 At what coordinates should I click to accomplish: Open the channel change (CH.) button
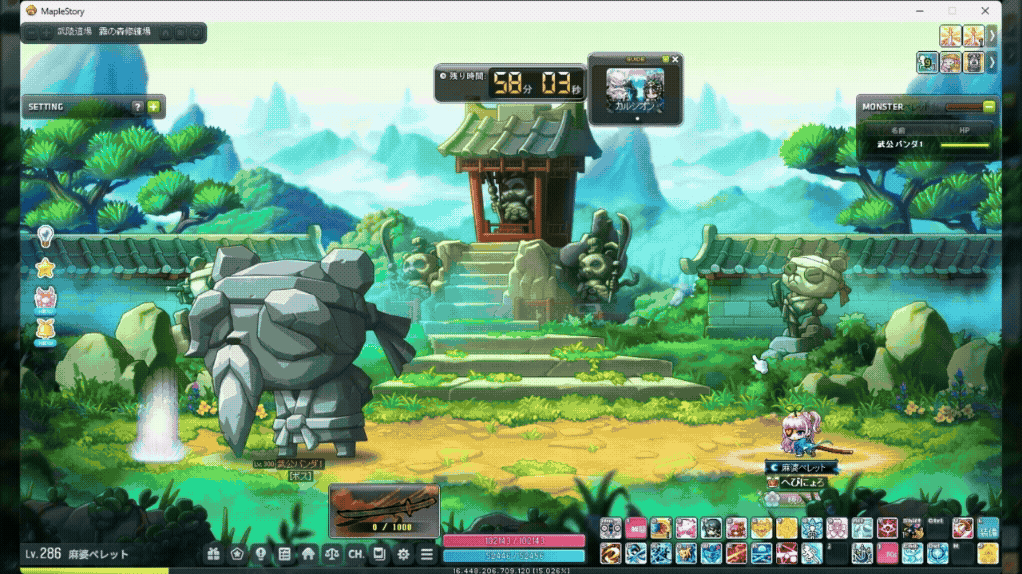click(x=356, y=553)
